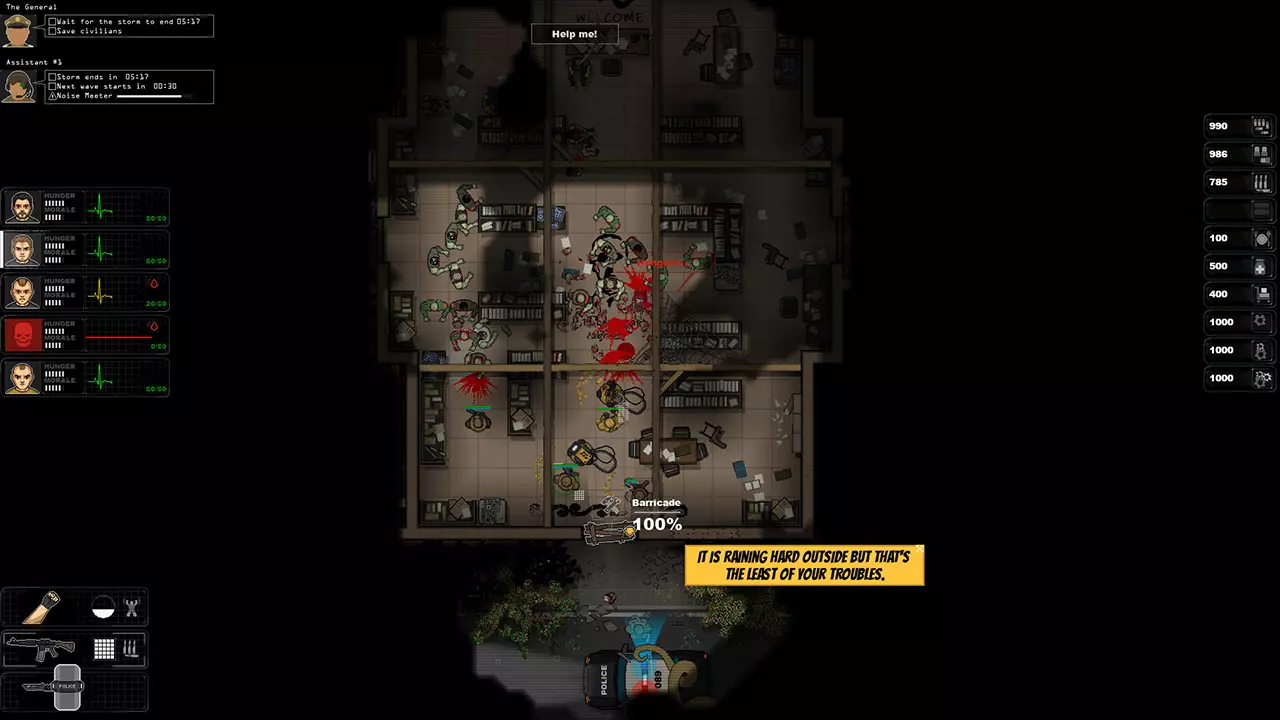Select the dead squad member's red skull portrait
This screenshot has height=720, width=1280.
point(22,335)
